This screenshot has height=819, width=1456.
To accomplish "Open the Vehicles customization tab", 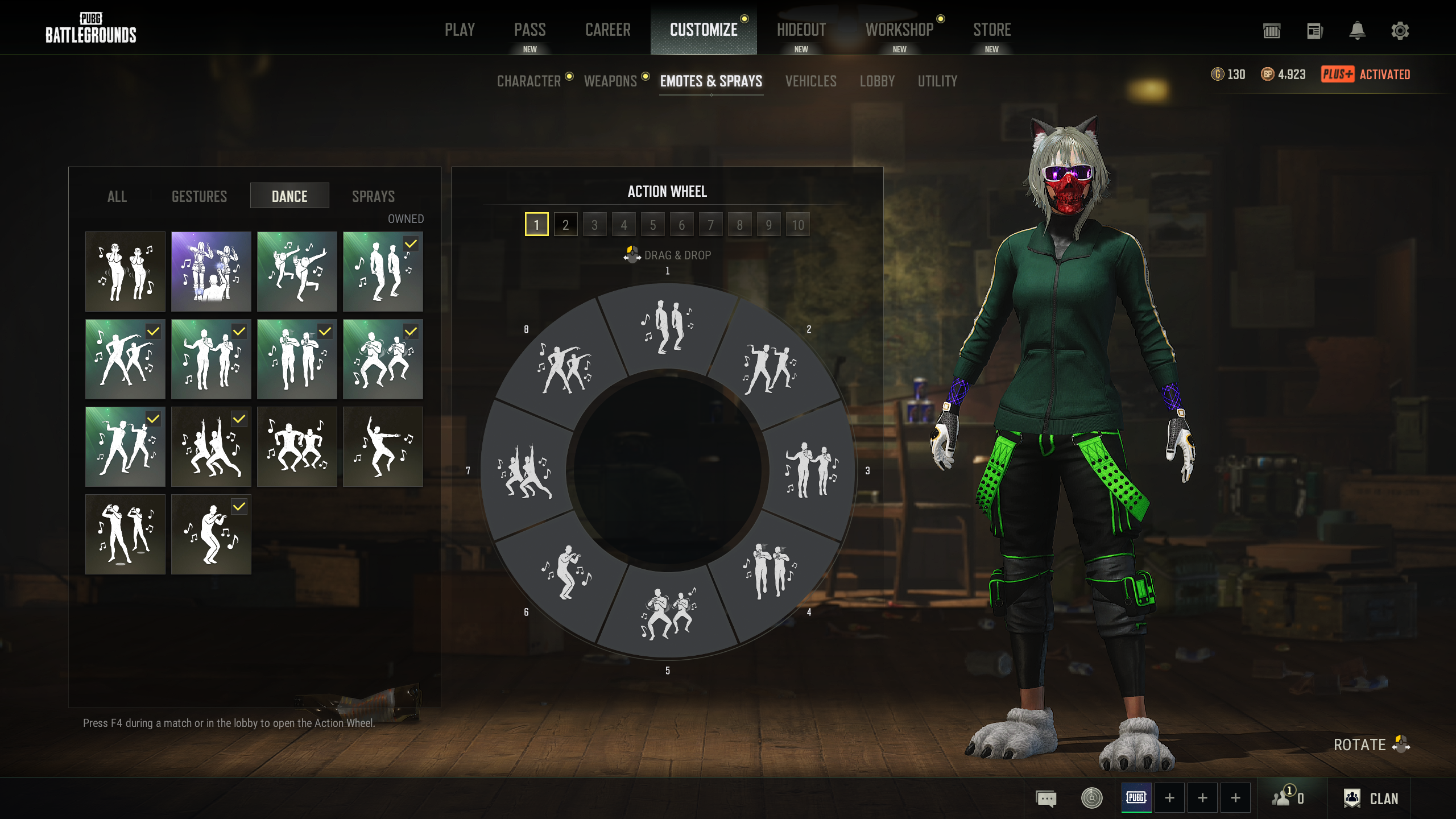I will (x=810, y=81).
